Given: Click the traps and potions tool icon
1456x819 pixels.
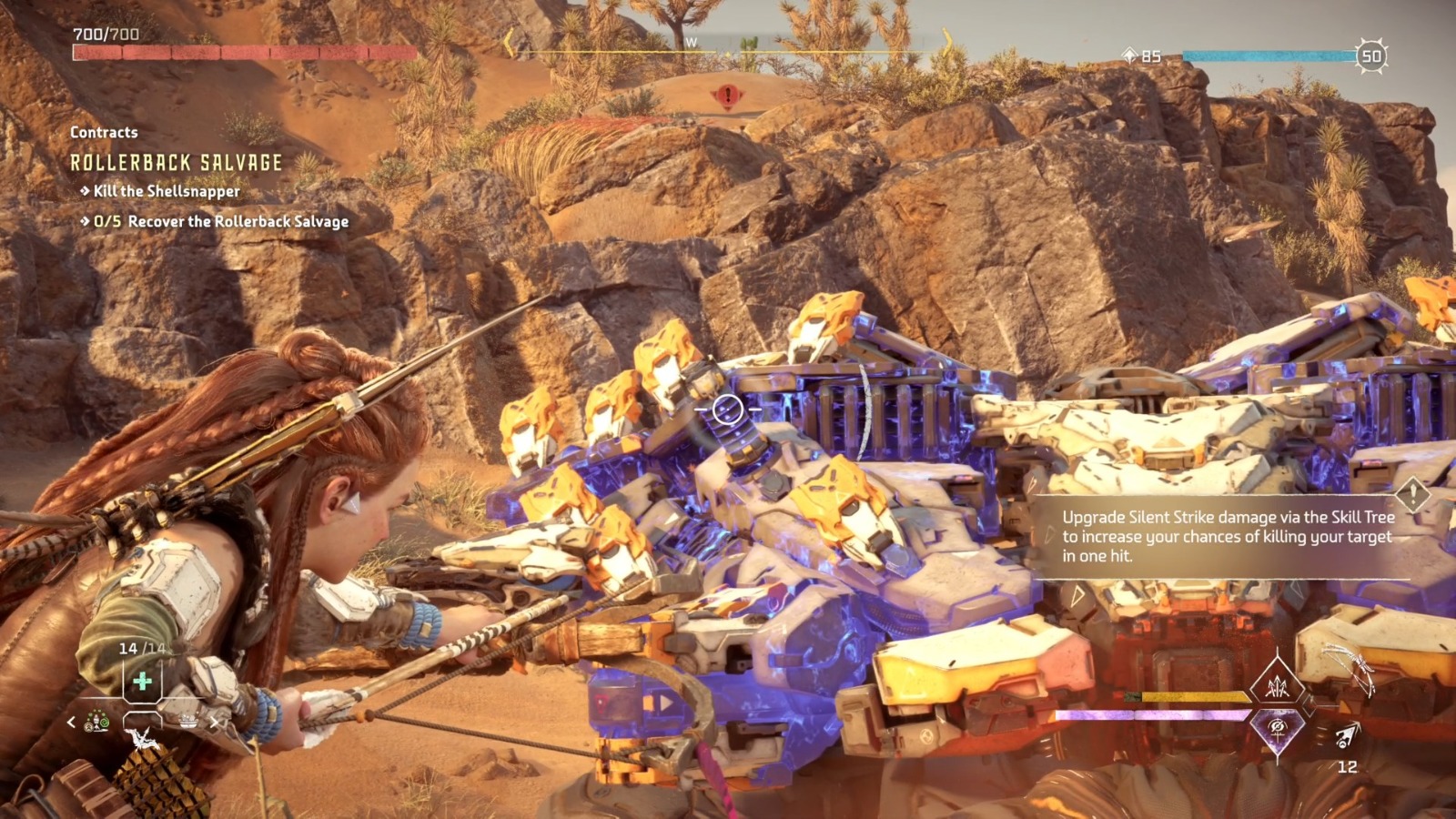Looking at the screenshot, I should click(x=98, y=721).
